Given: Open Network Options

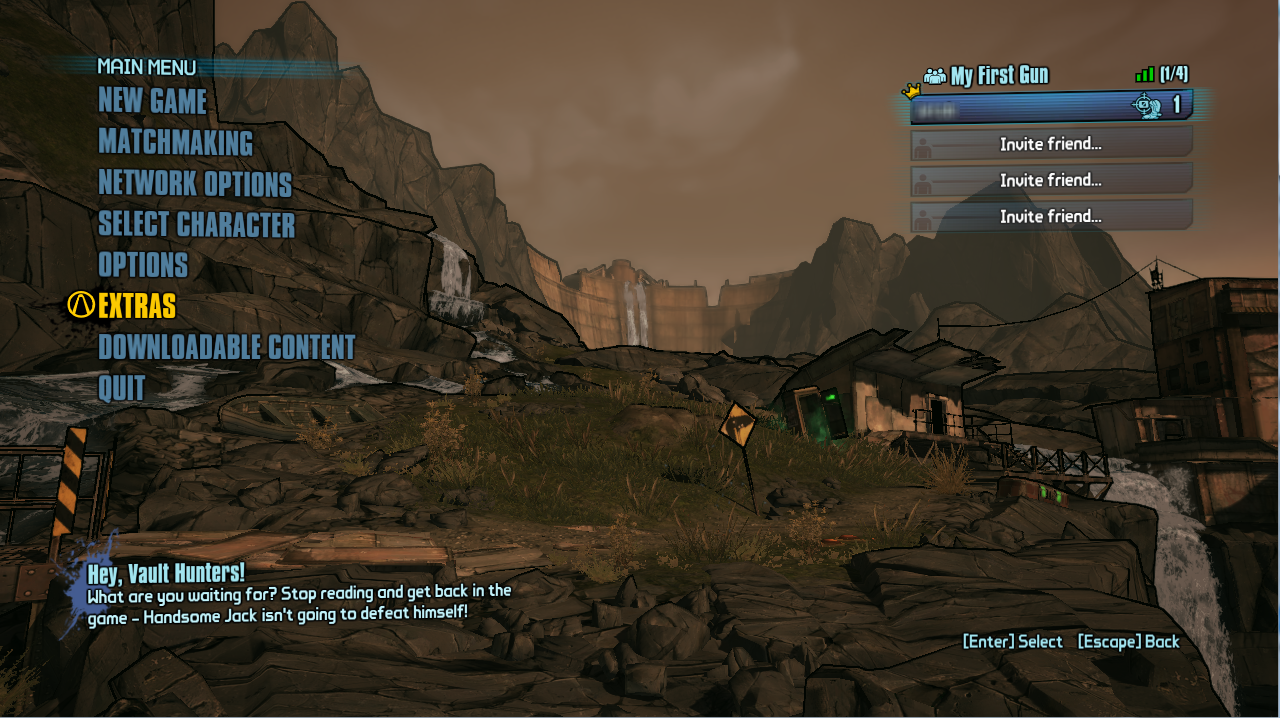Looking at the screenshot, I should pos(195,184).
